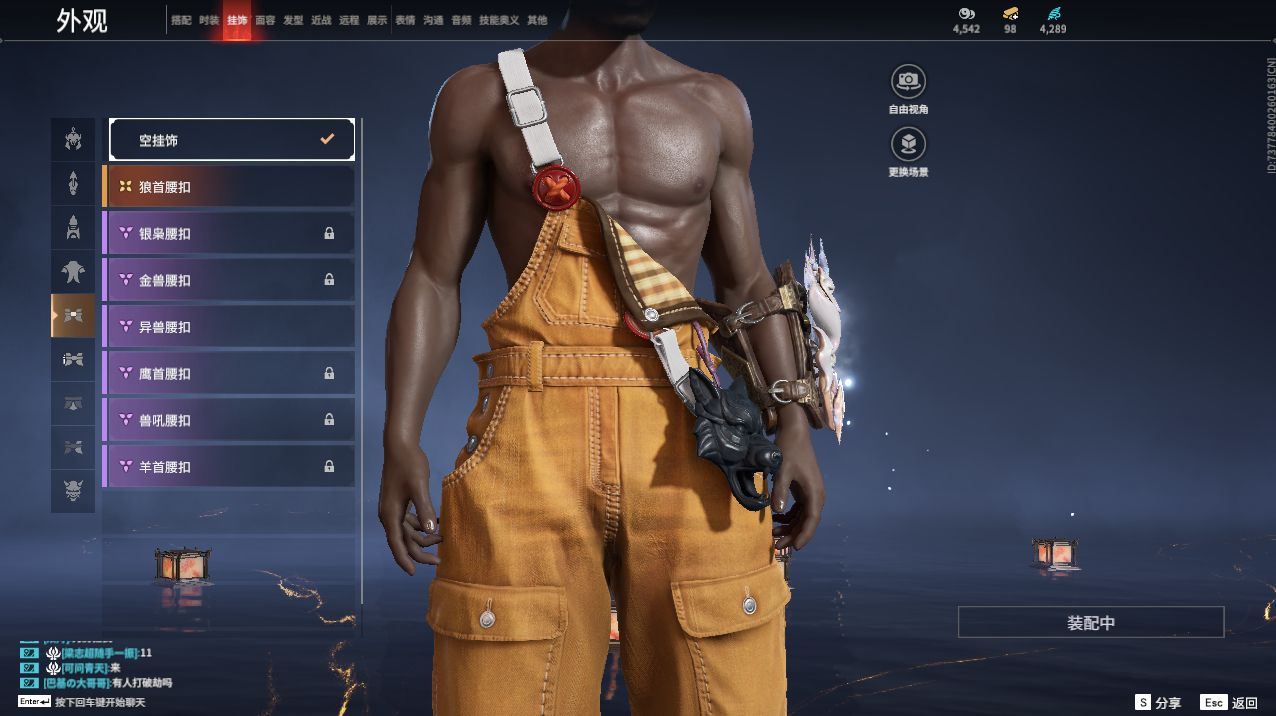Select the 羊首腰扣 ram-head buckle
The width and height of the screenshot is (1276, 716).
[229, 466]
